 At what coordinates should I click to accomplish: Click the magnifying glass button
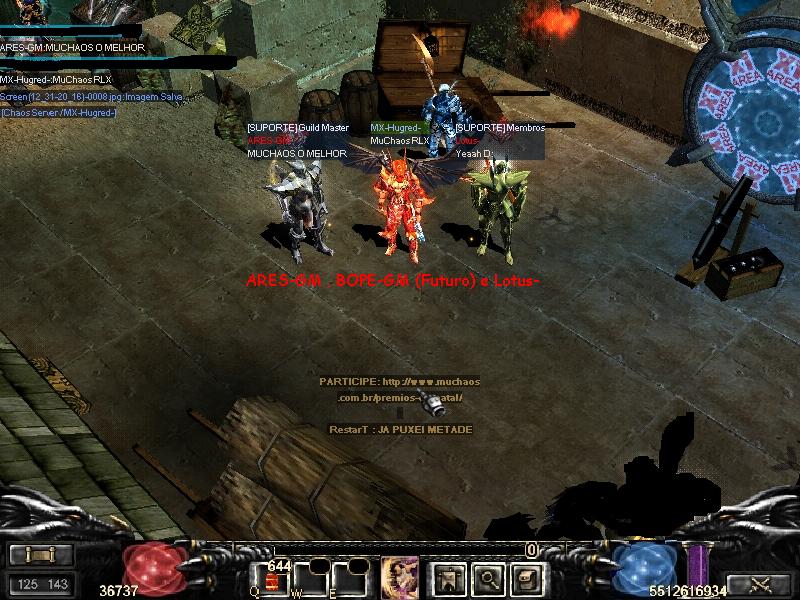click(x=487, y=577)
